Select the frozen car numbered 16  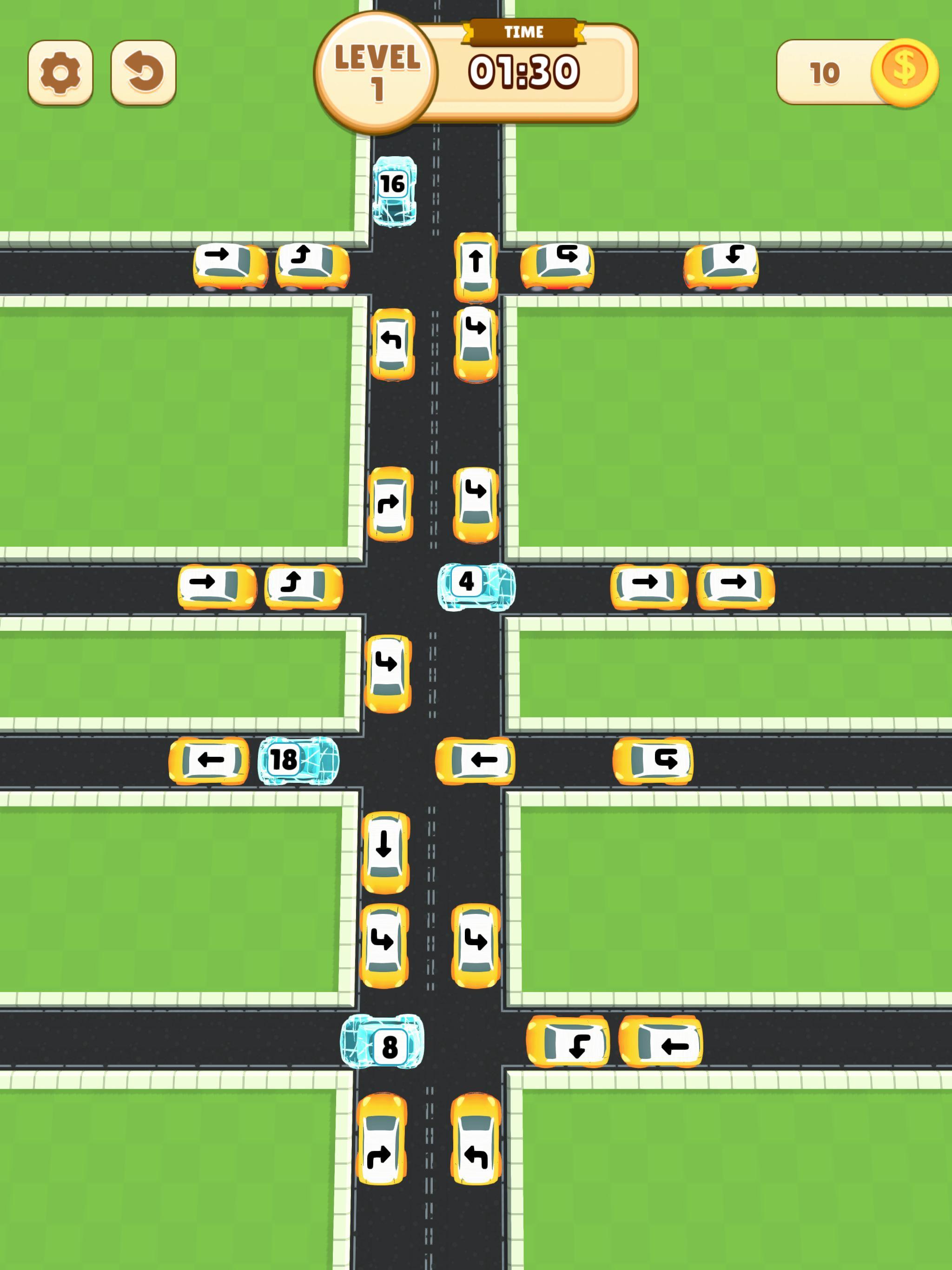[x=395, y=192]
